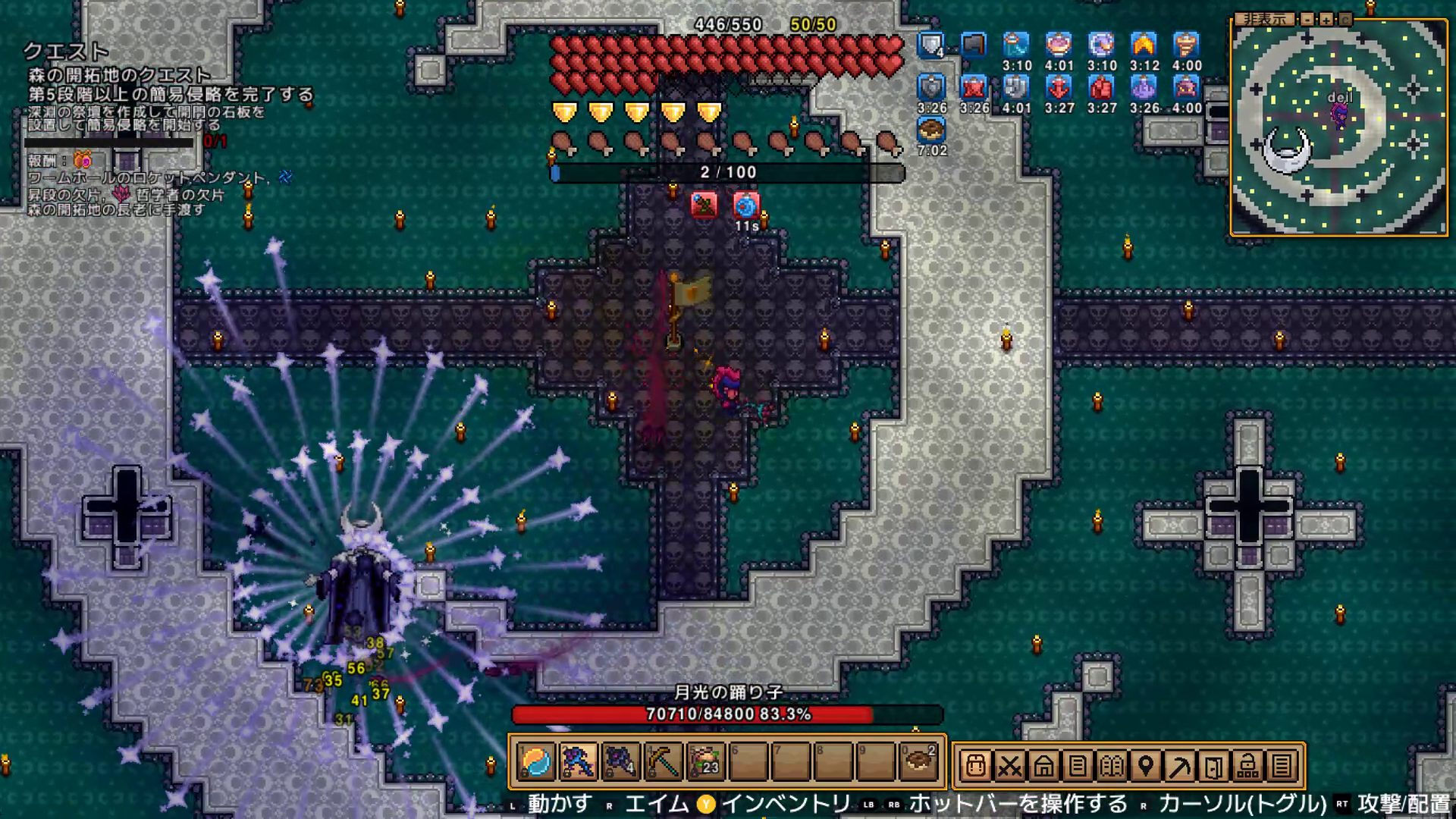This screenshot has width=1456, height=819.
Task: Select the dark blue weapon in hotbar slot 2
Action: click(578, 762)
